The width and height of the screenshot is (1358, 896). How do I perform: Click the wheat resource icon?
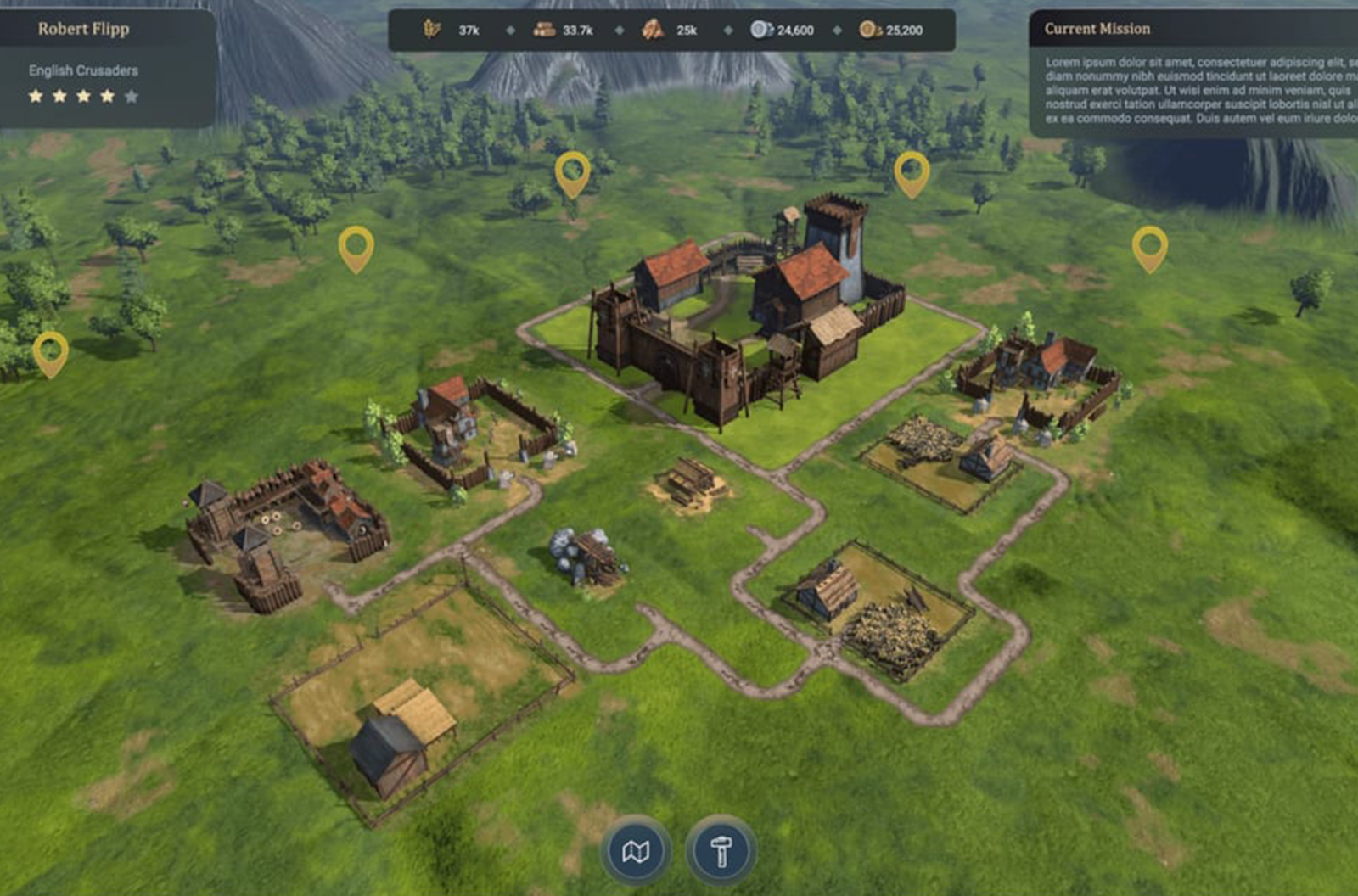pos(432,28)
